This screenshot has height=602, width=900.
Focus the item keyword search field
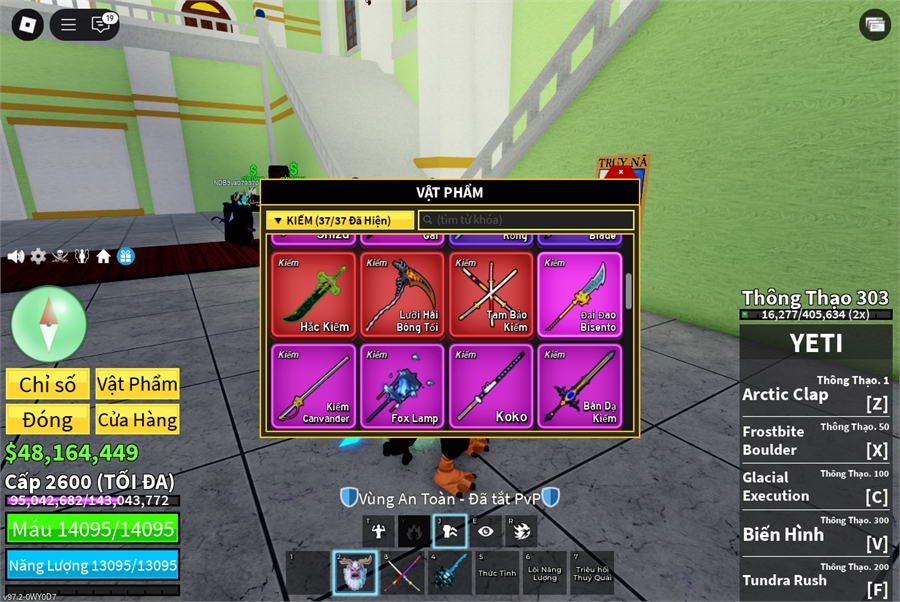[526, 220]
